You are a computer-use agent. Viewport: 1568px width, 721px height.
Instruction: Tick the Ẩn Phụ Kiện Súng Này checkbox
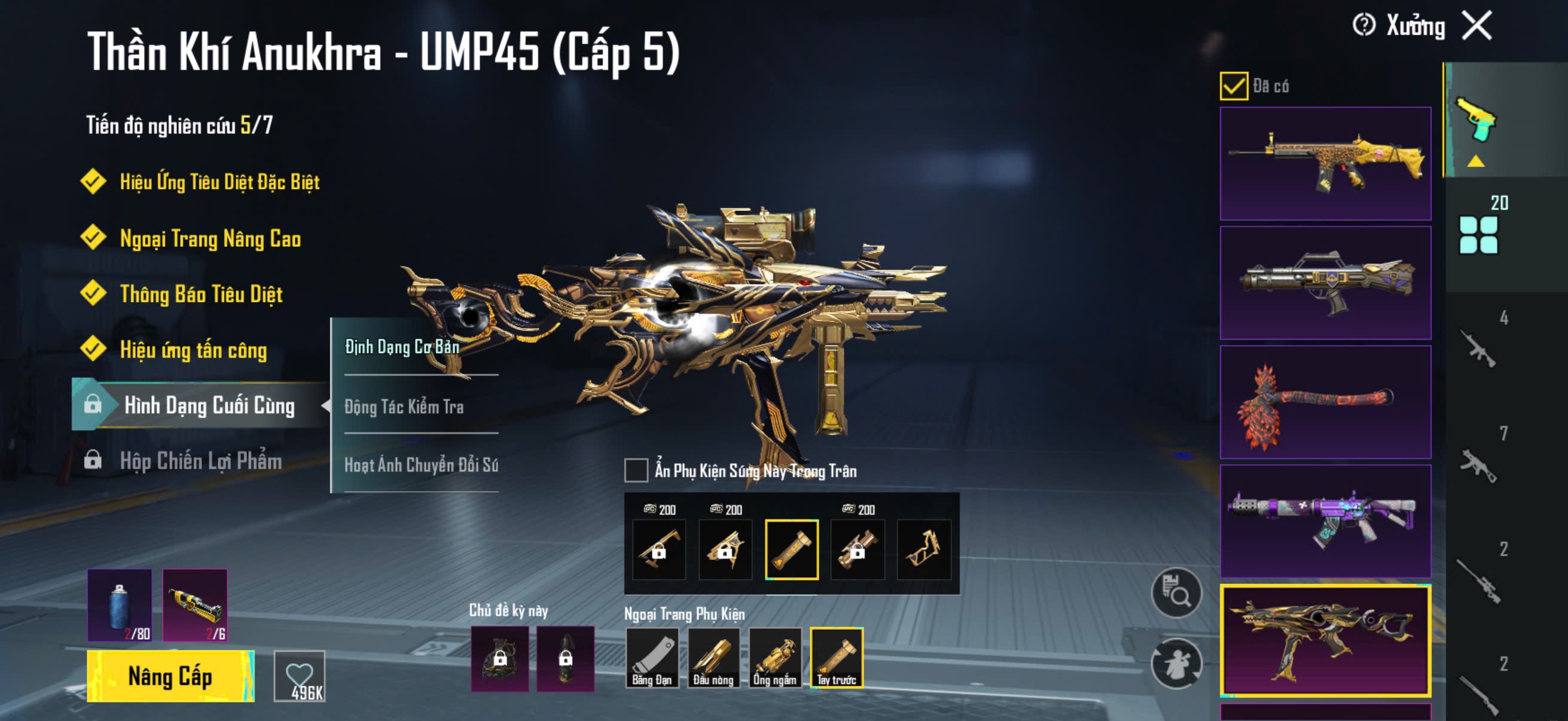tap(636, 471)
